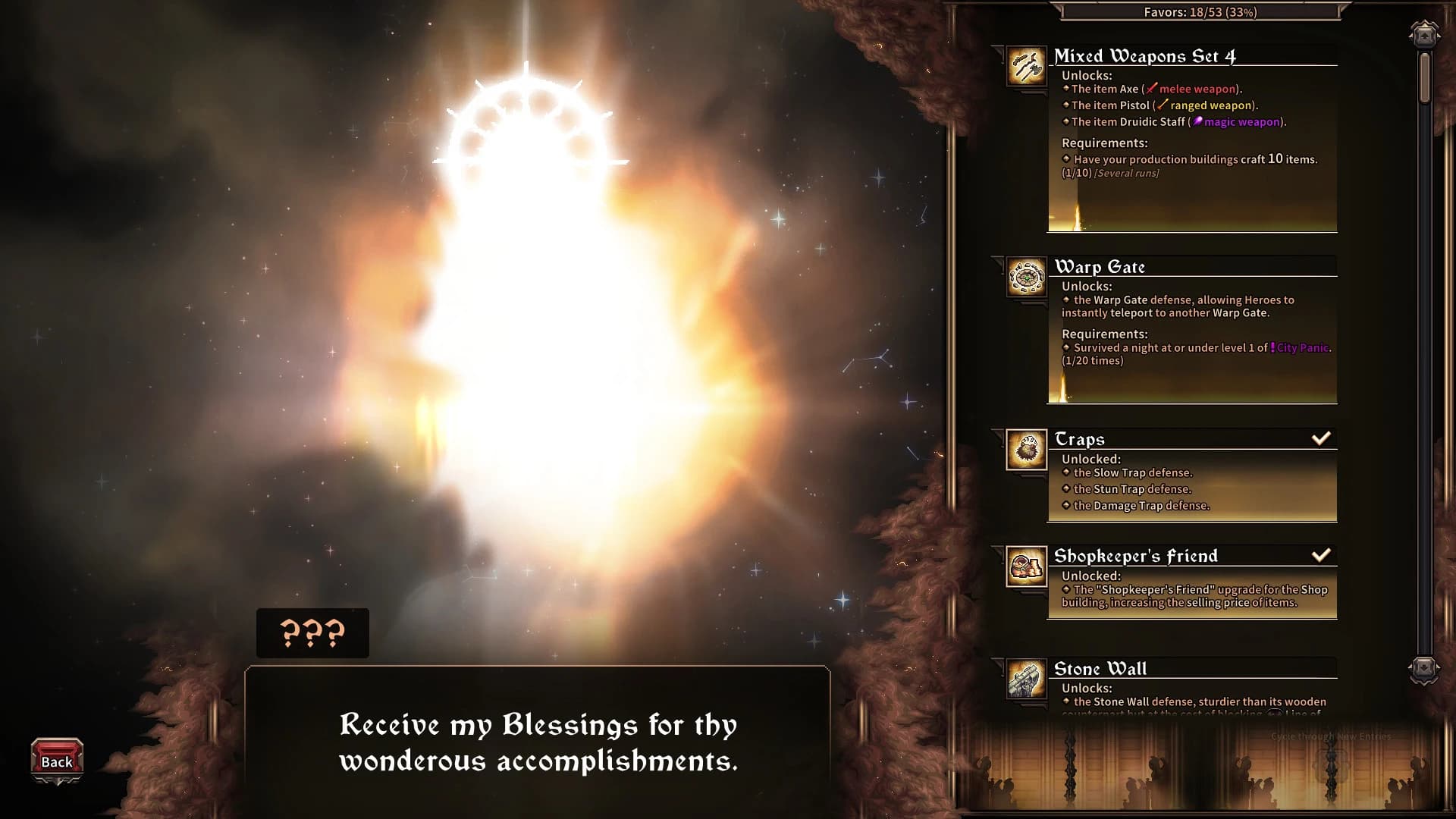
Task: Open the City Panic link
Action: pos(1299,347)
